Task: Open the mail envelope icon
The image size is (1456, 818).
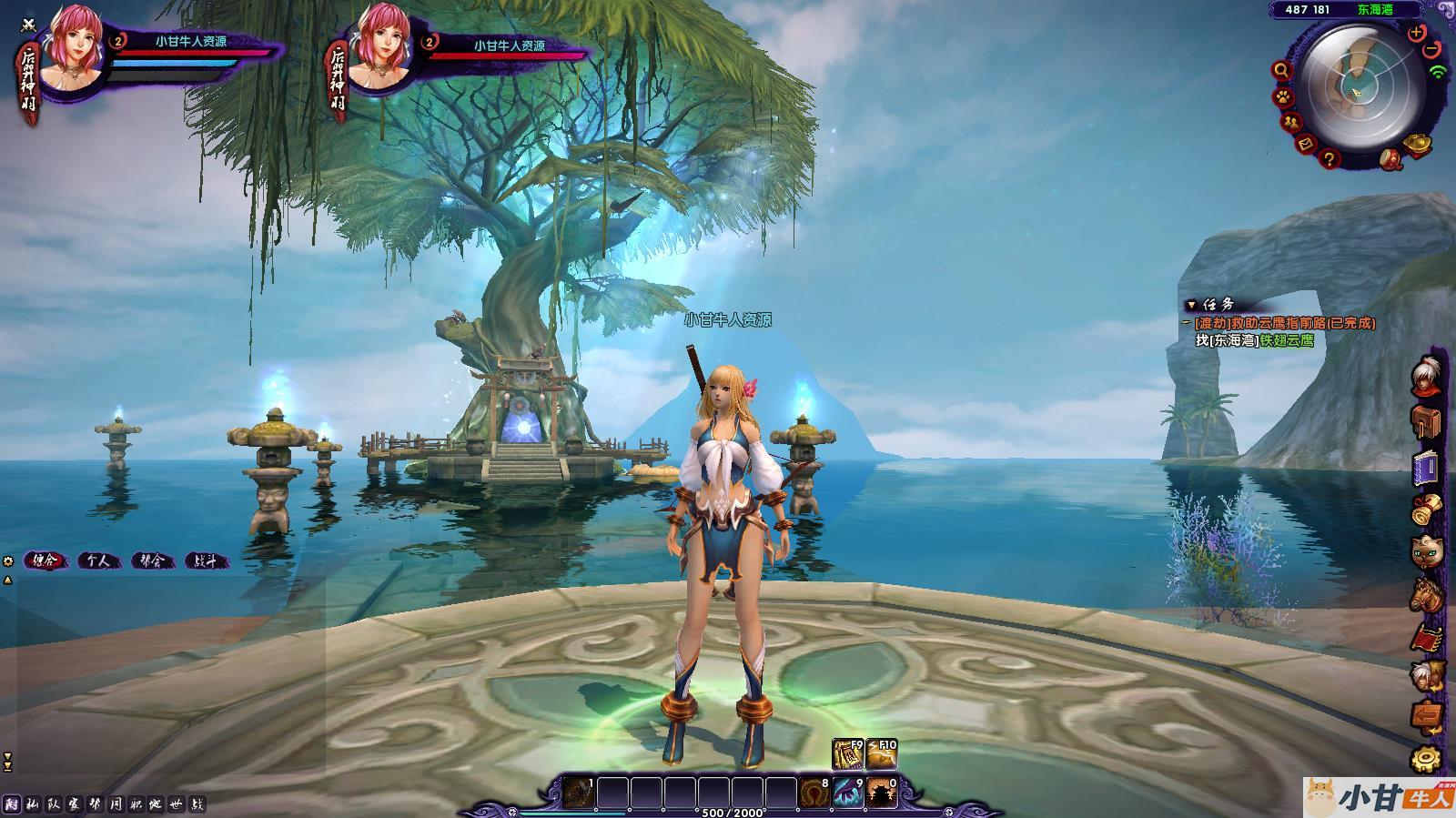Action: pyautogui.click(x=1306, y=144)
